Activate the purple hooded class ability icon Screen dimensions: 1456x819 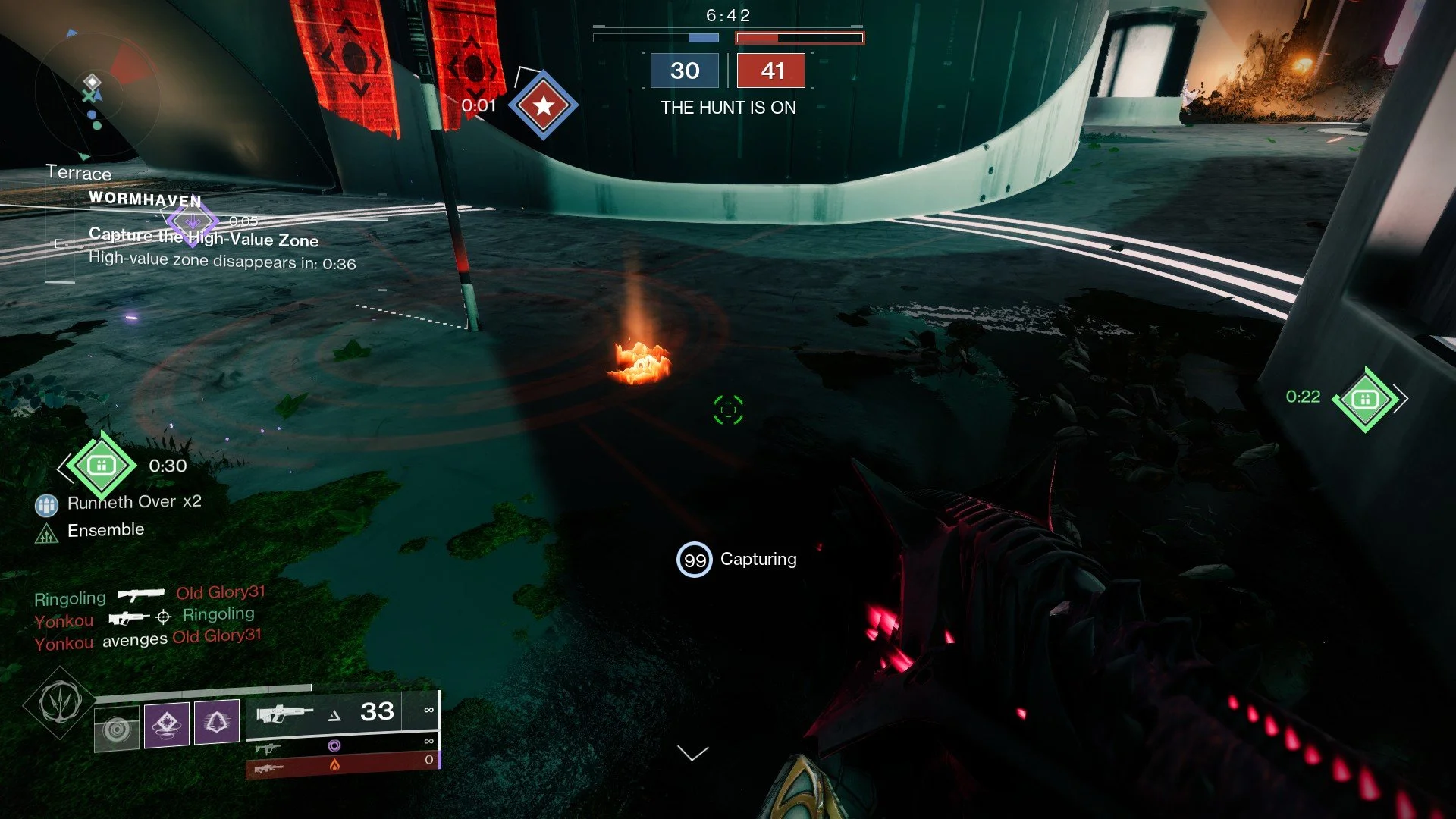pos(217,721)
